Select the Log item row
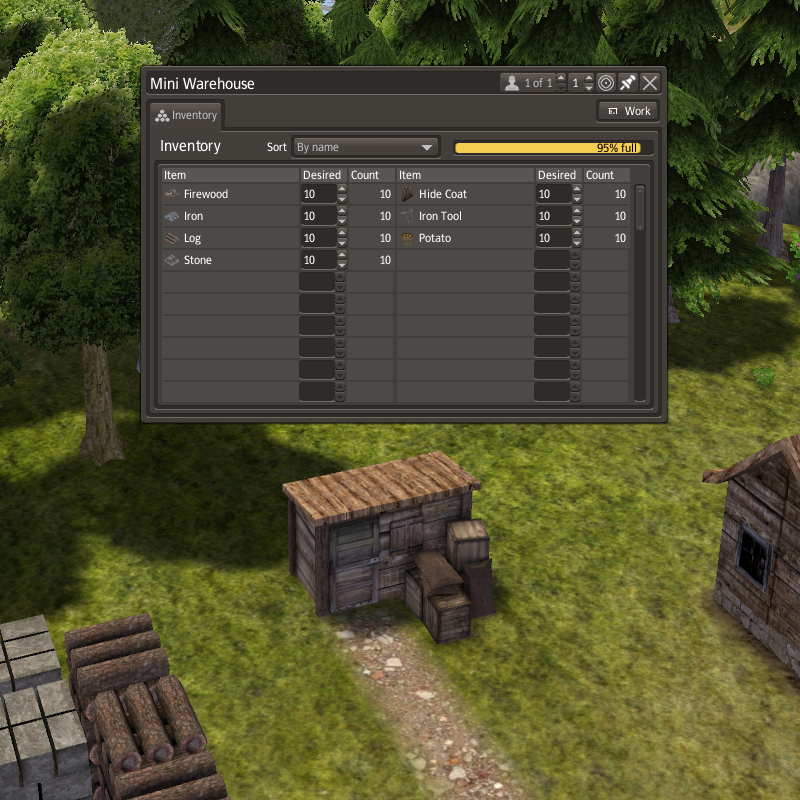 point(230,238)
